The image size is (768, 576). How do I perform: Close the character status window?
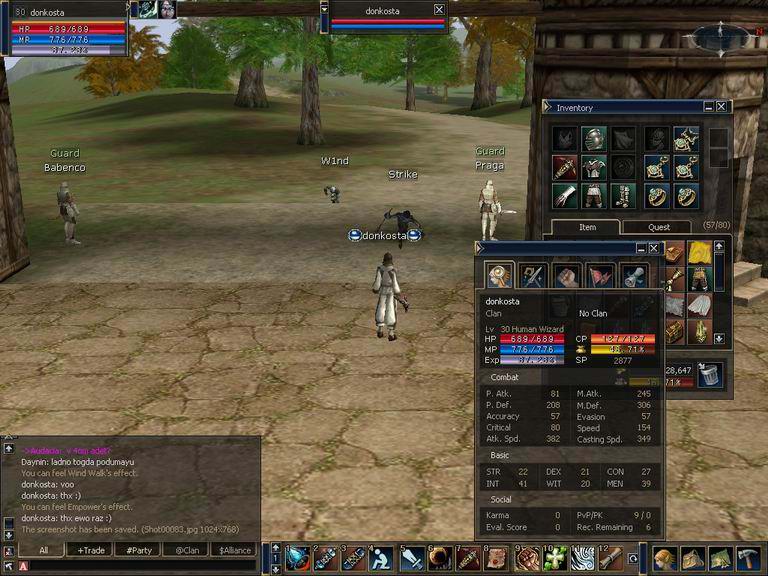point(654,248)
